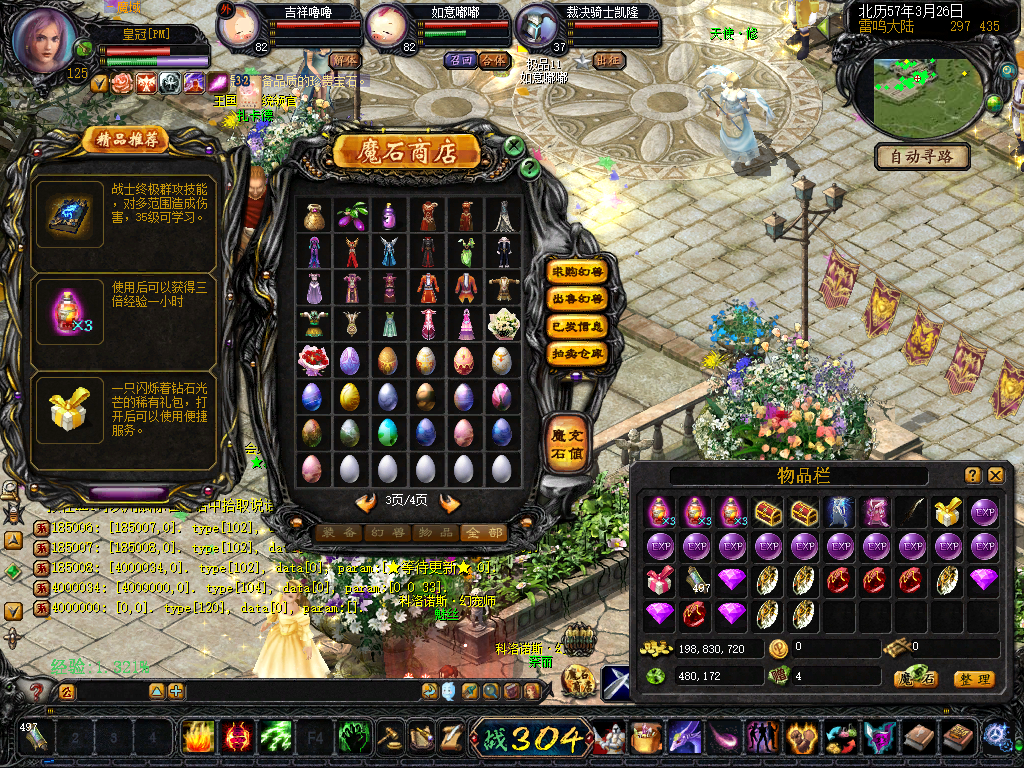Select the yellow-ribbon gift box in inventory
The width and height of the screenshot is (1024, 768).
tap(948, 512)
